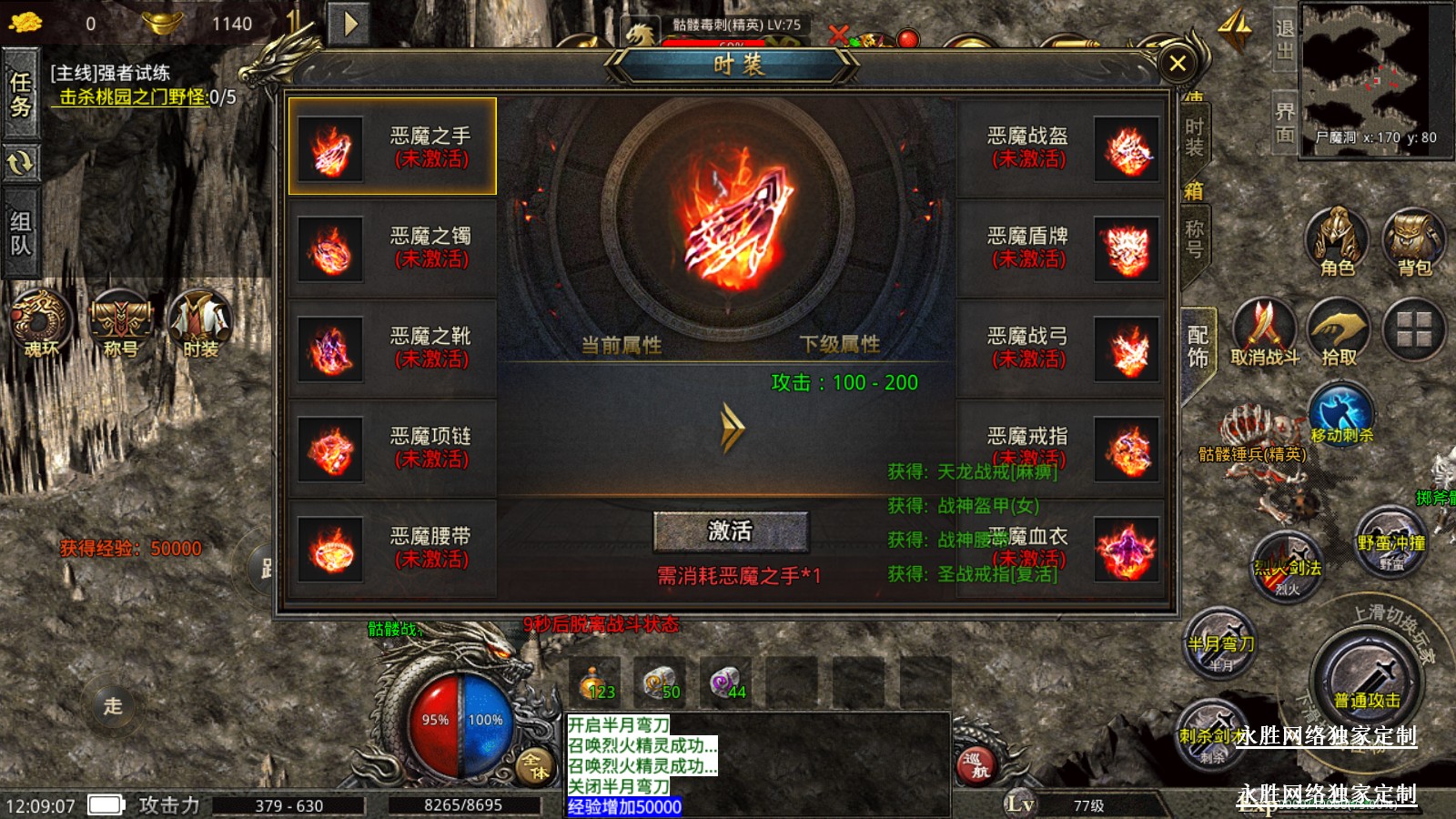Click the 激活 activate button
The image size is (1456, 819).
(730, 531)
